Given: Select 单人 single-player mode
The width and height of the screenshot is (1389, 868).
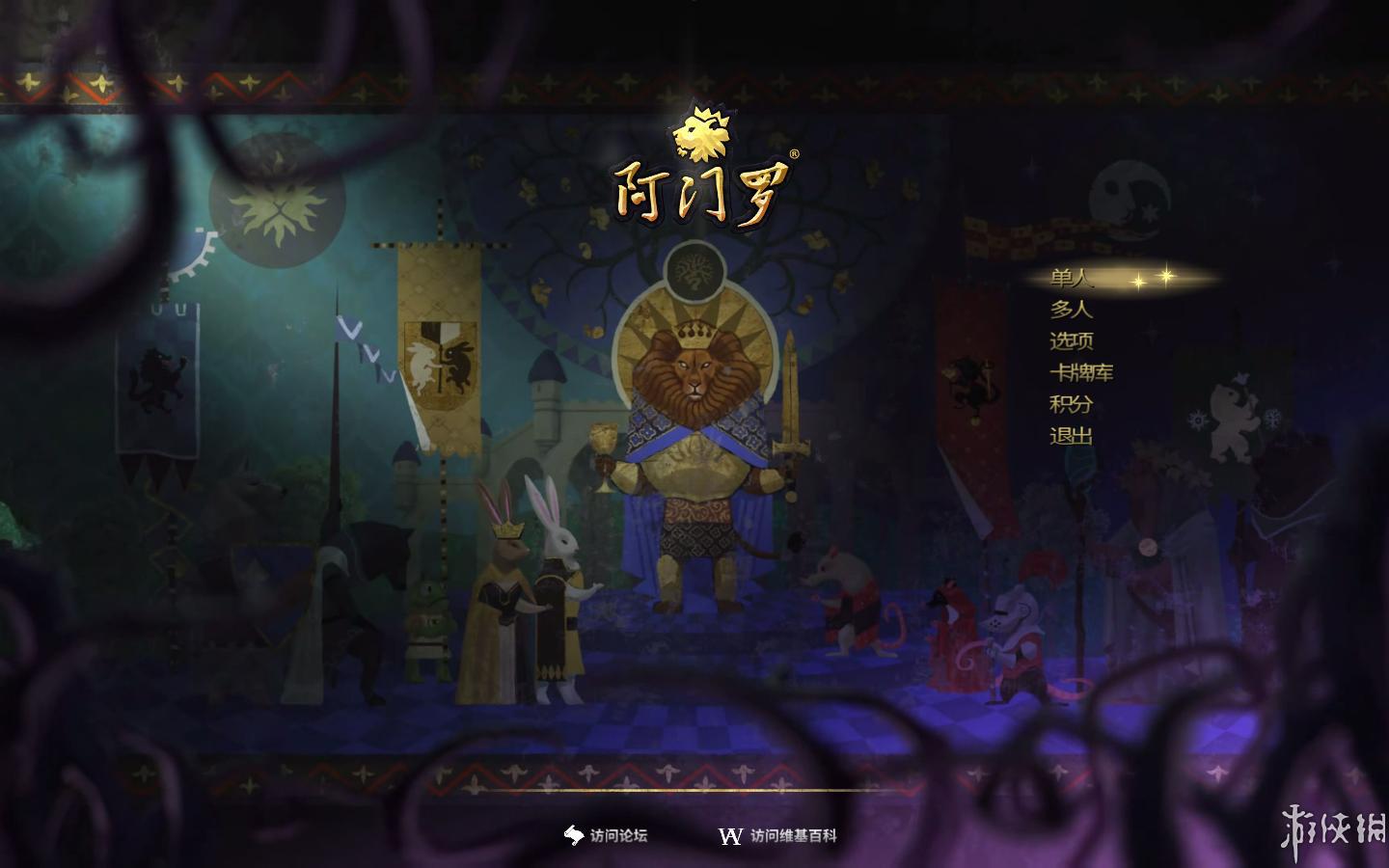Looking at the screenshot, I should 1071,279.
